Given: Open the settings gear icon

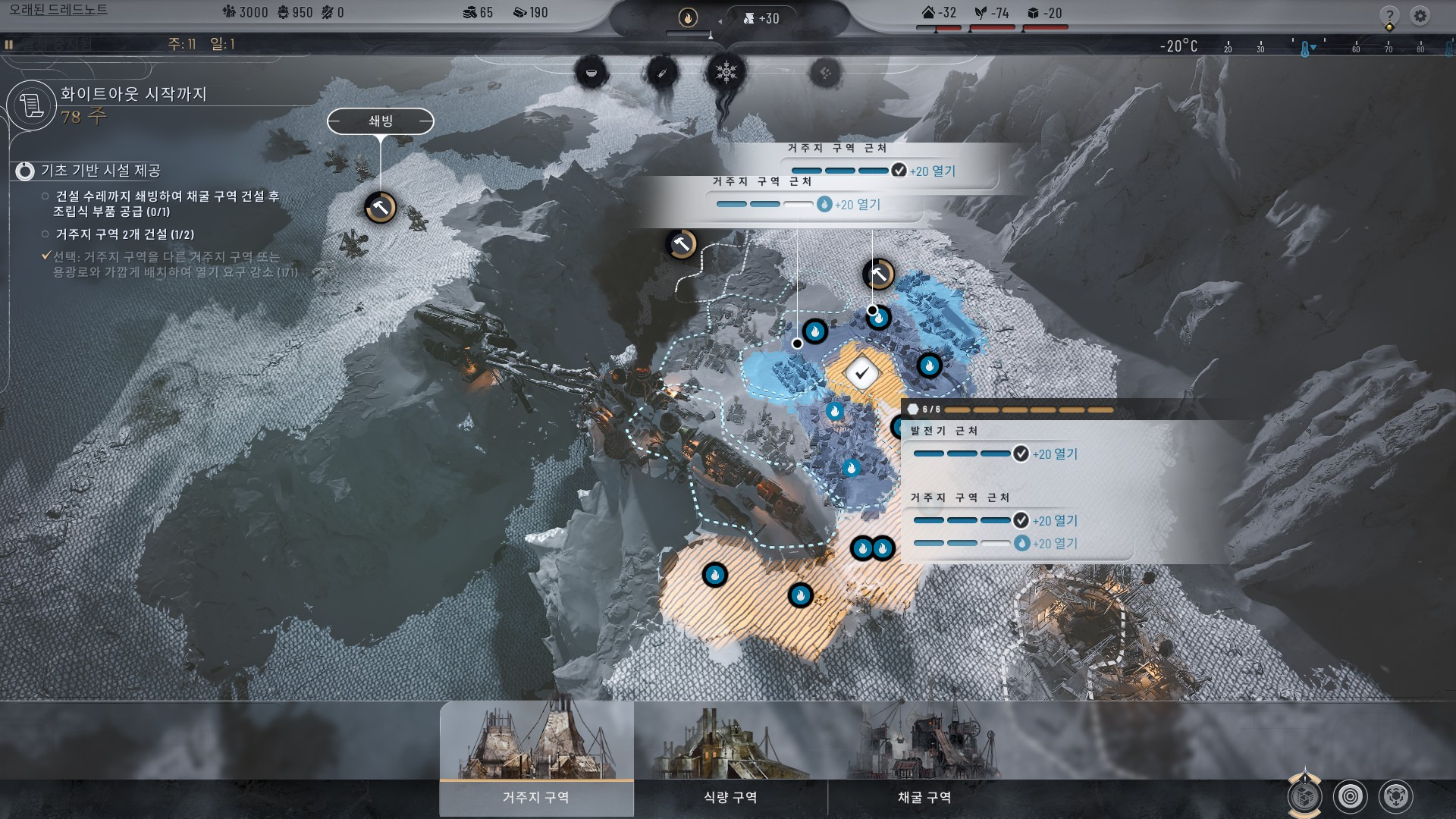Looking at the screenshot, I should [1420, 15].
